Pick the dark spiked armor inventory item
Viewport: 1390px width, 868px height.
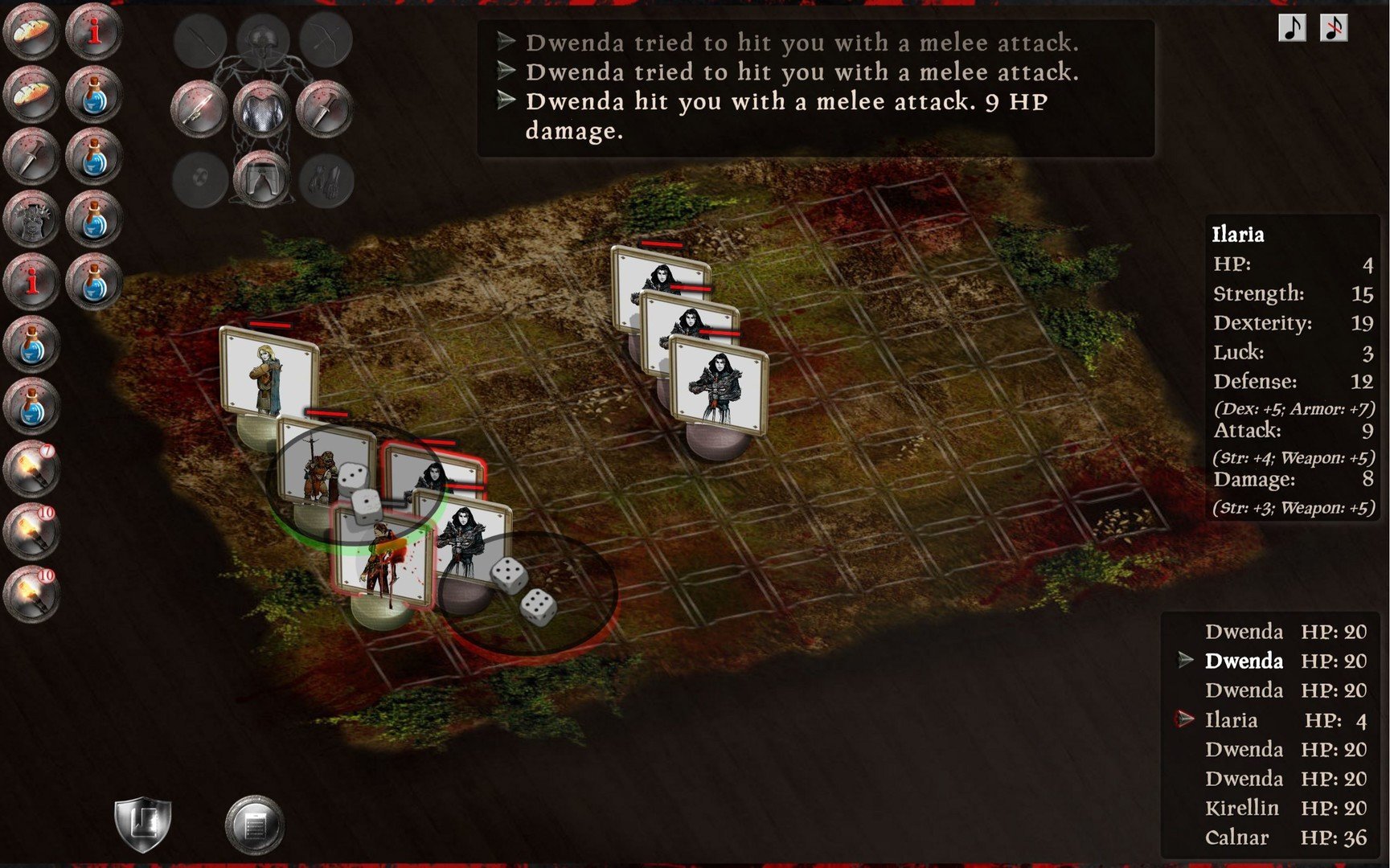click(31, 219)
